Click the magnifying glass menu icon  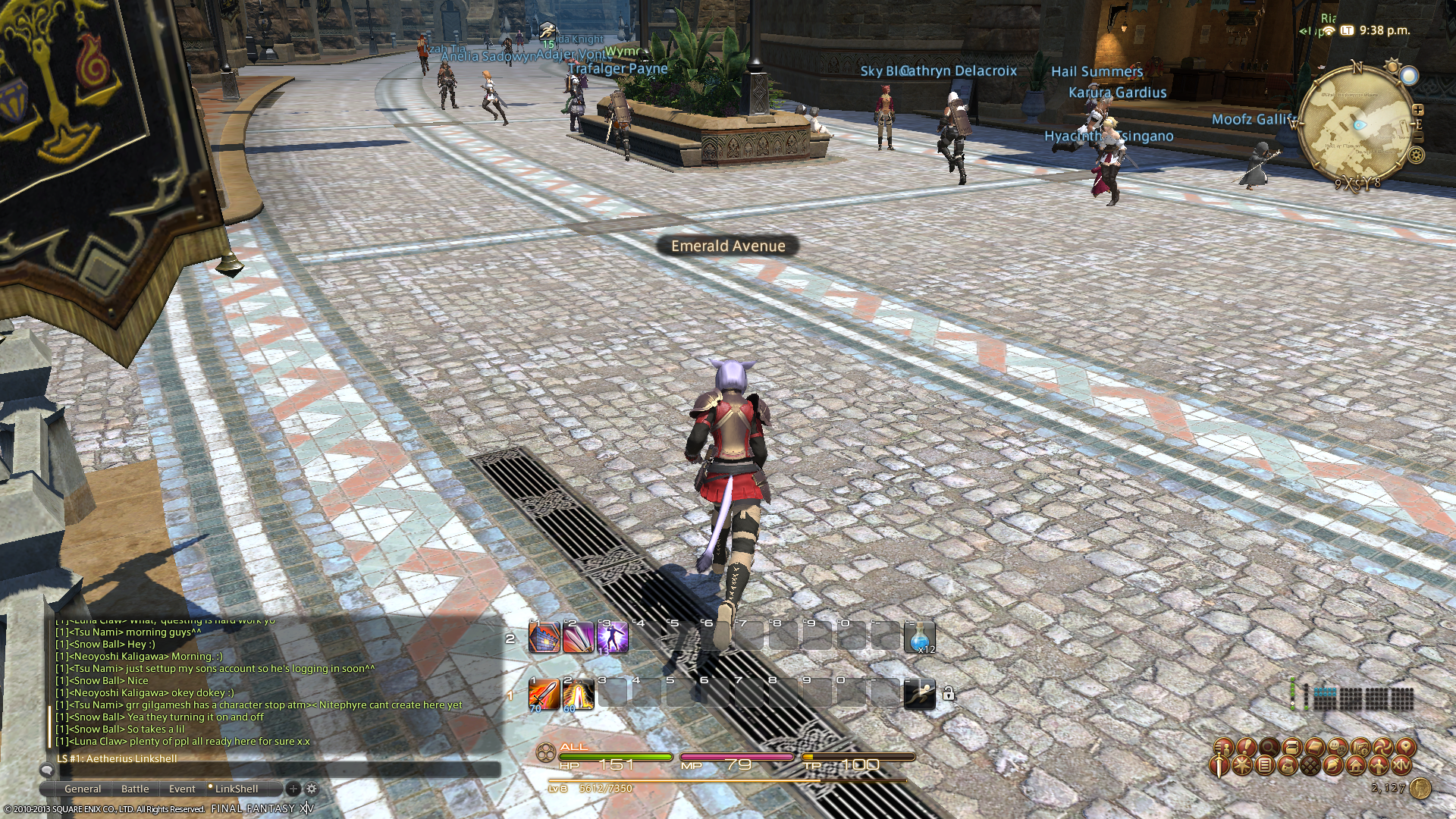1268,748
